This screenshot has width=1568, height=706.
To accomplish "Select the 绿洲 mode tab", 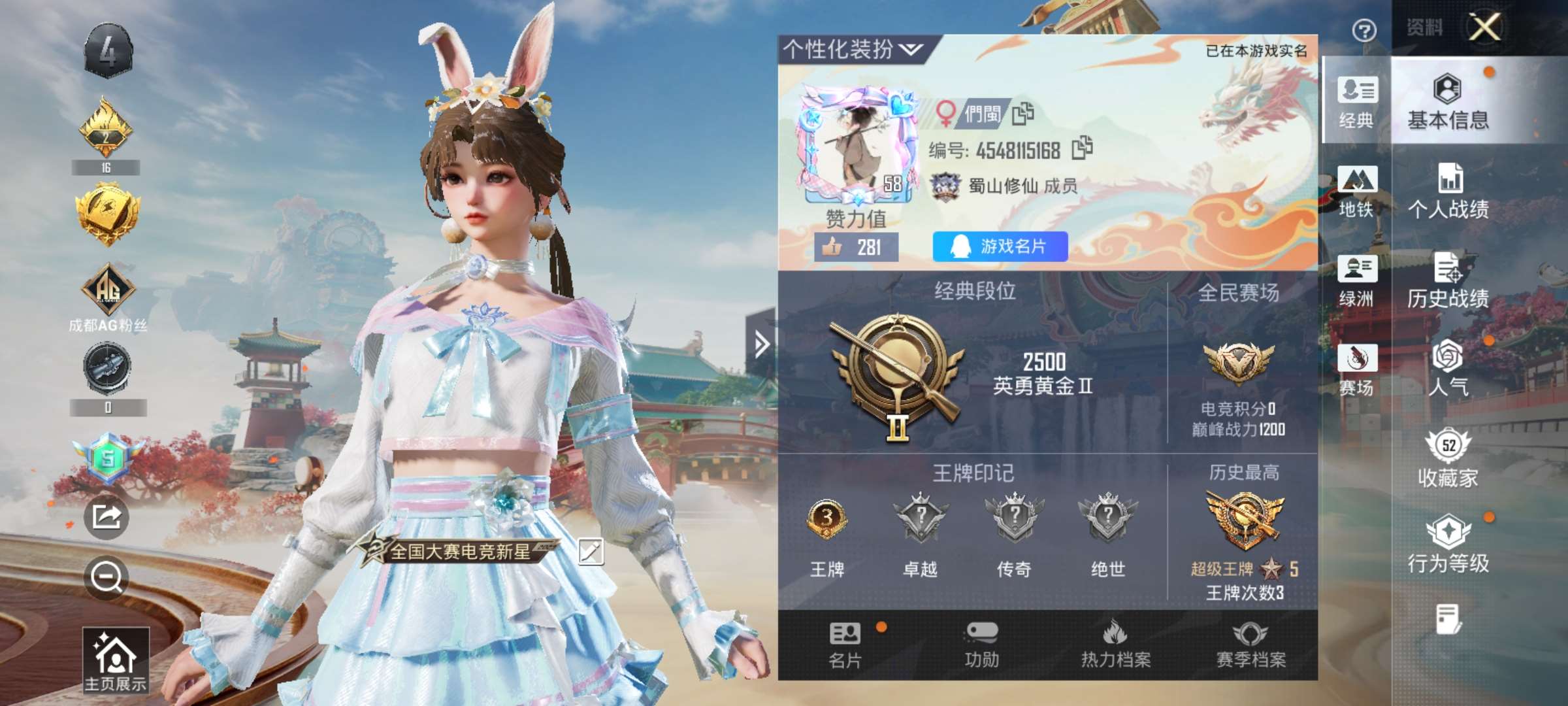I will click(1356, 281).
